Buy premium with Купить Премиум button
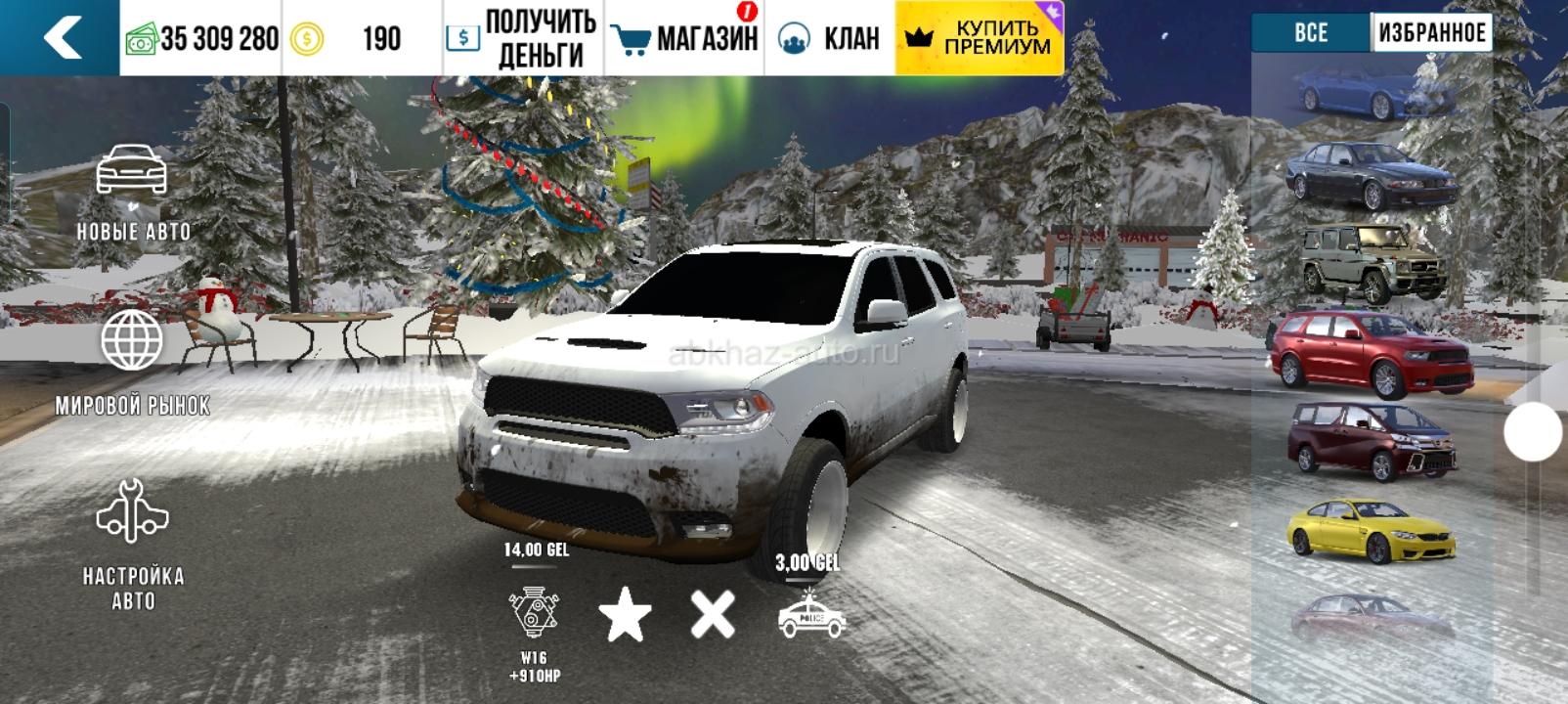 click(x=979, y=38)
